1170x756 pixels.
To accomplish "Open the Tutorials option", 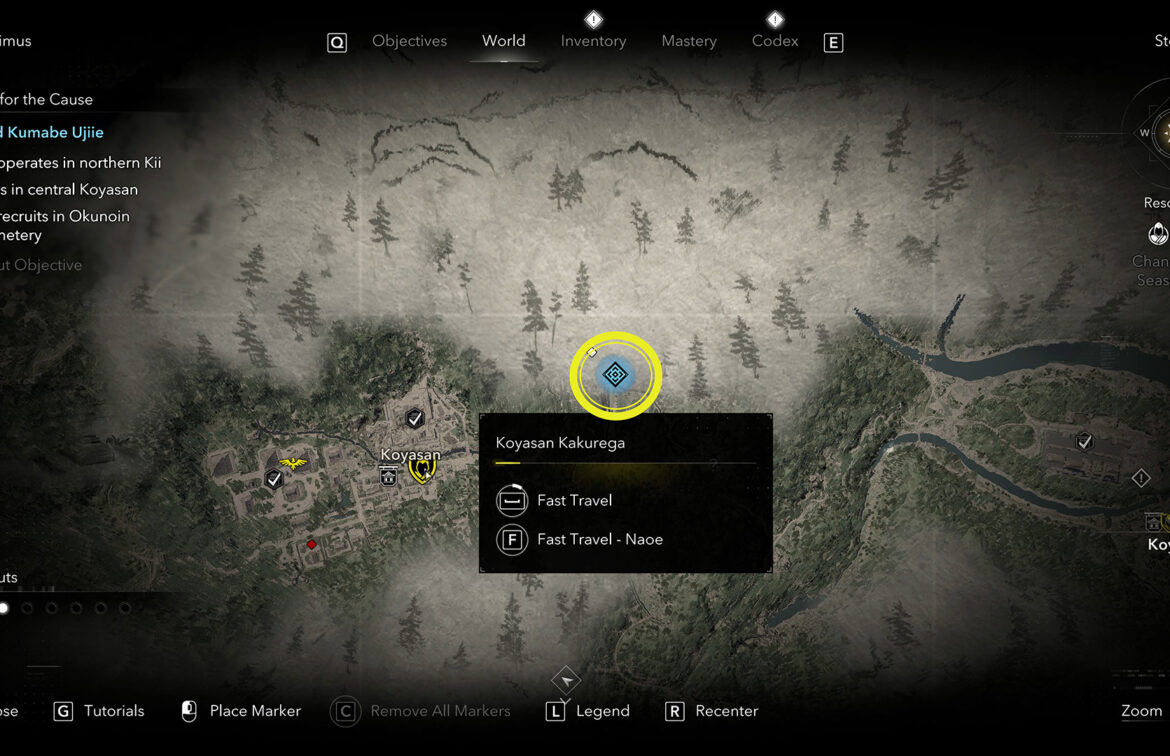I will tap(113, 711).
